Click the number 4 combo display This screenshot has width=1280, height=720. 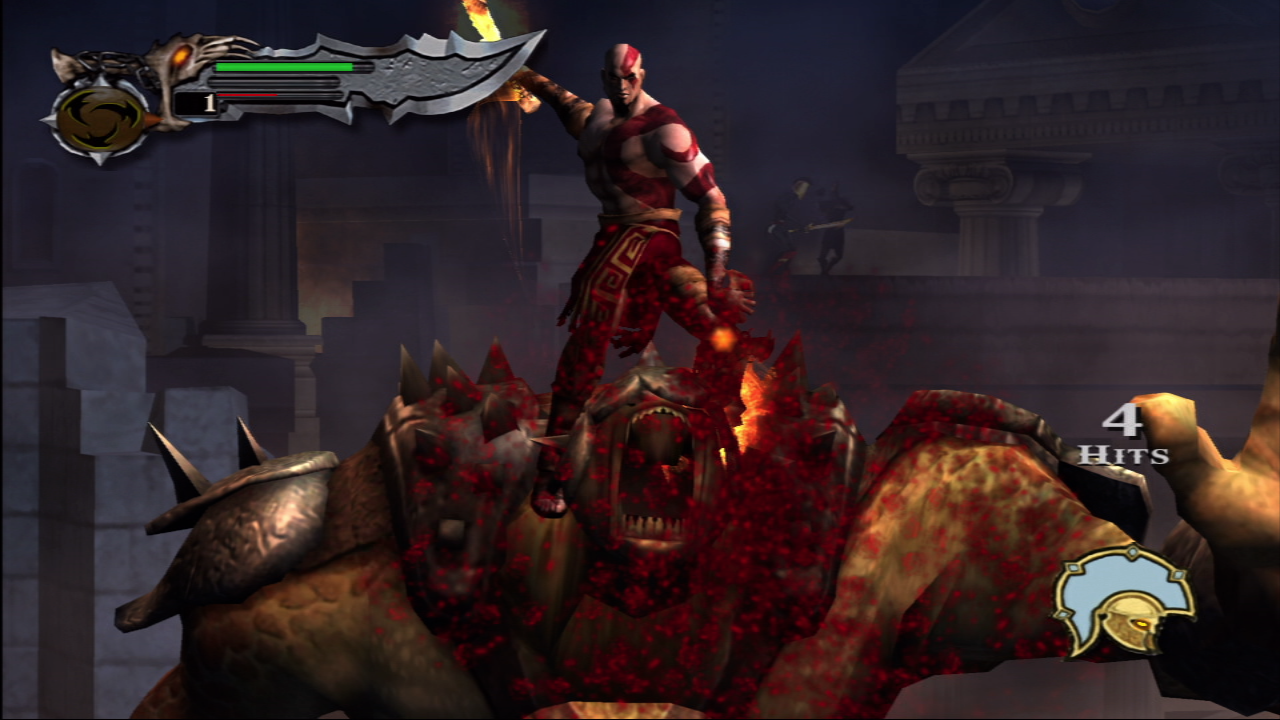(1123, 423)
